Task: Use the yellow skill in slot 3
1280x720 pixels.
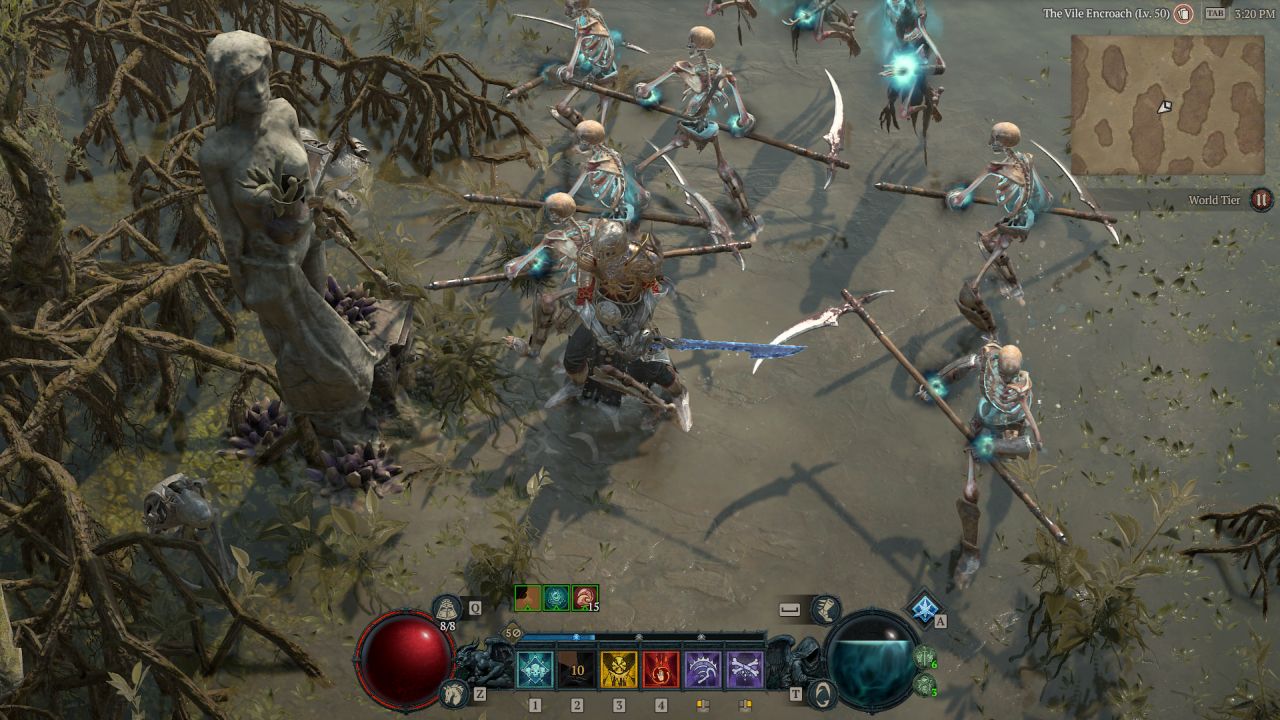Action: pyautogui.click(x=619, y=669)
